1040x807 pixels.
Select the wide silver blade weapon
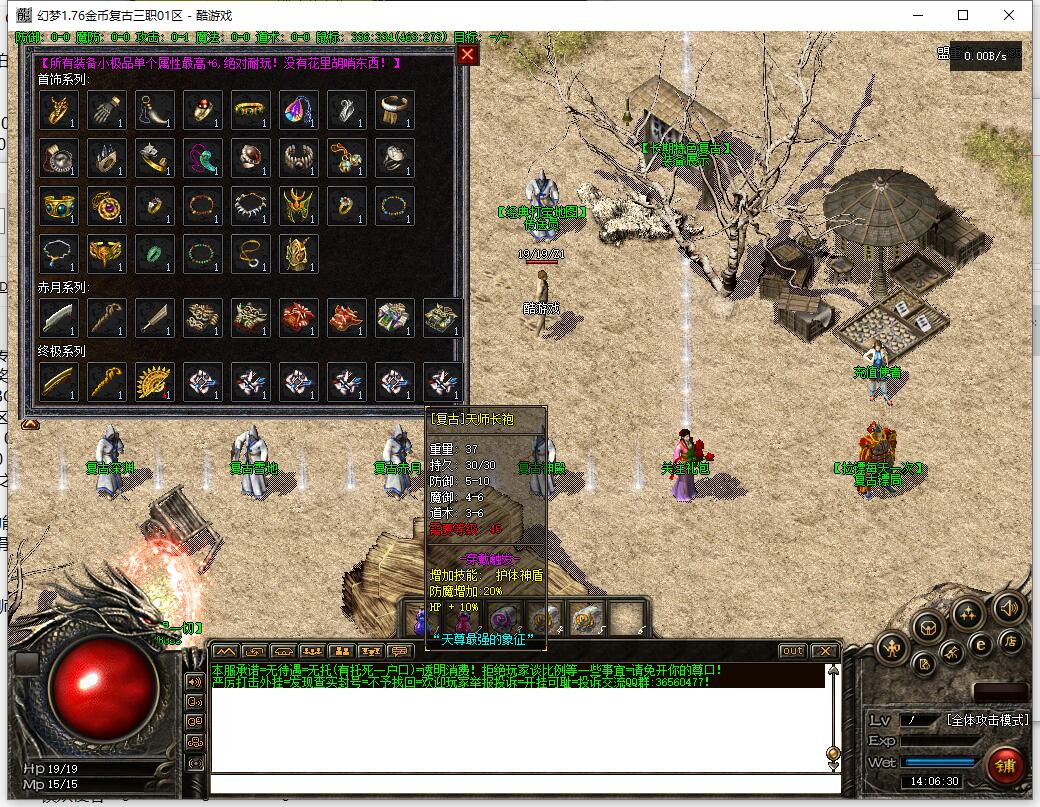[x=59, y=317]
